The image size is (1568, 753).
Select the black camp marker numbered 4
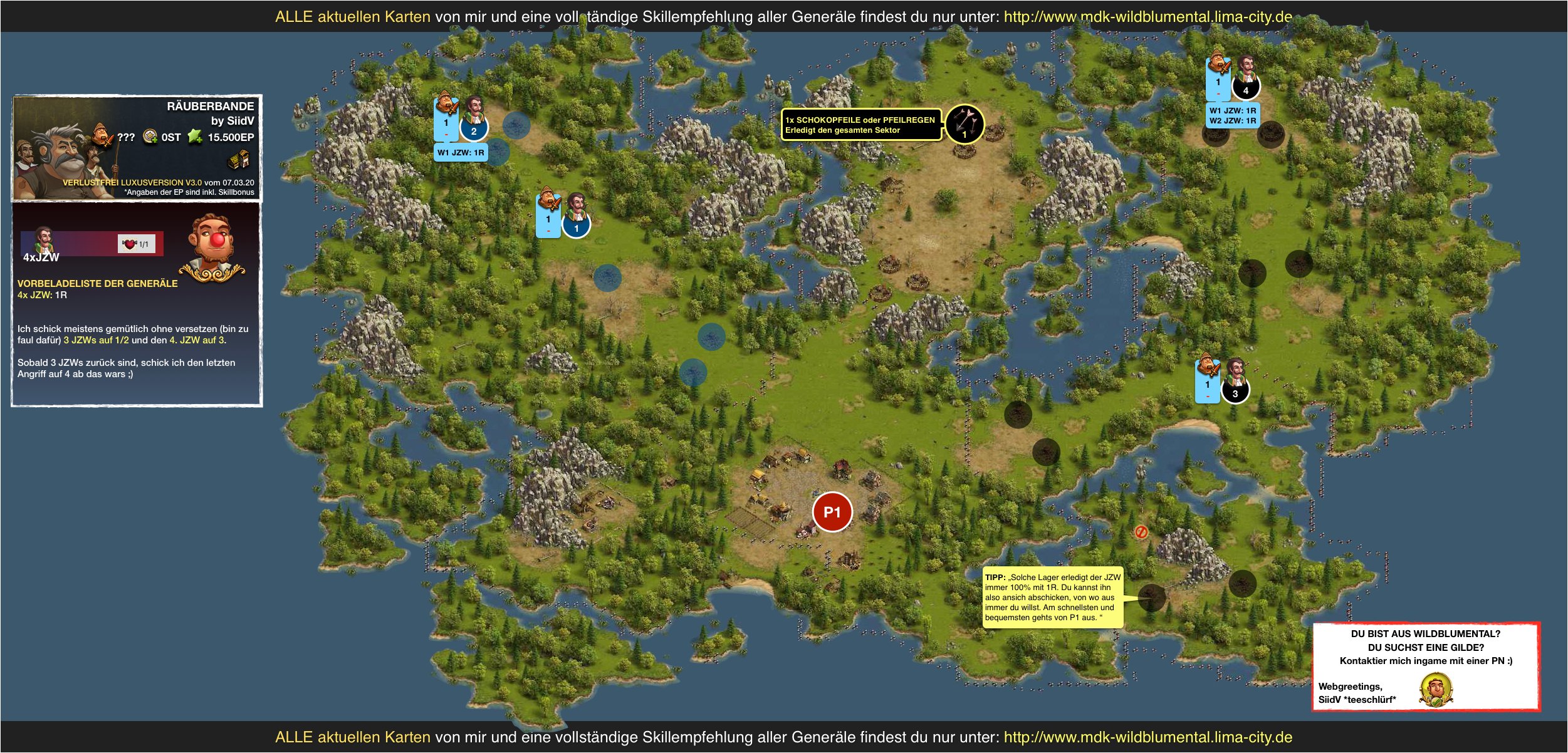[1245, 89]
